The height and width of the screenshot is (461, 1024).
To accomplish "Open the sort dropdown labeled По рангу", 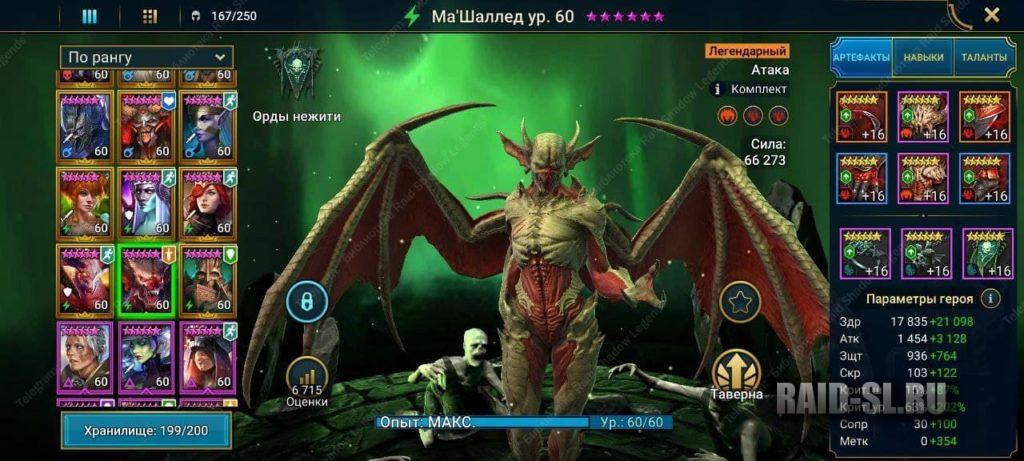I will click(x=146, y=57).
